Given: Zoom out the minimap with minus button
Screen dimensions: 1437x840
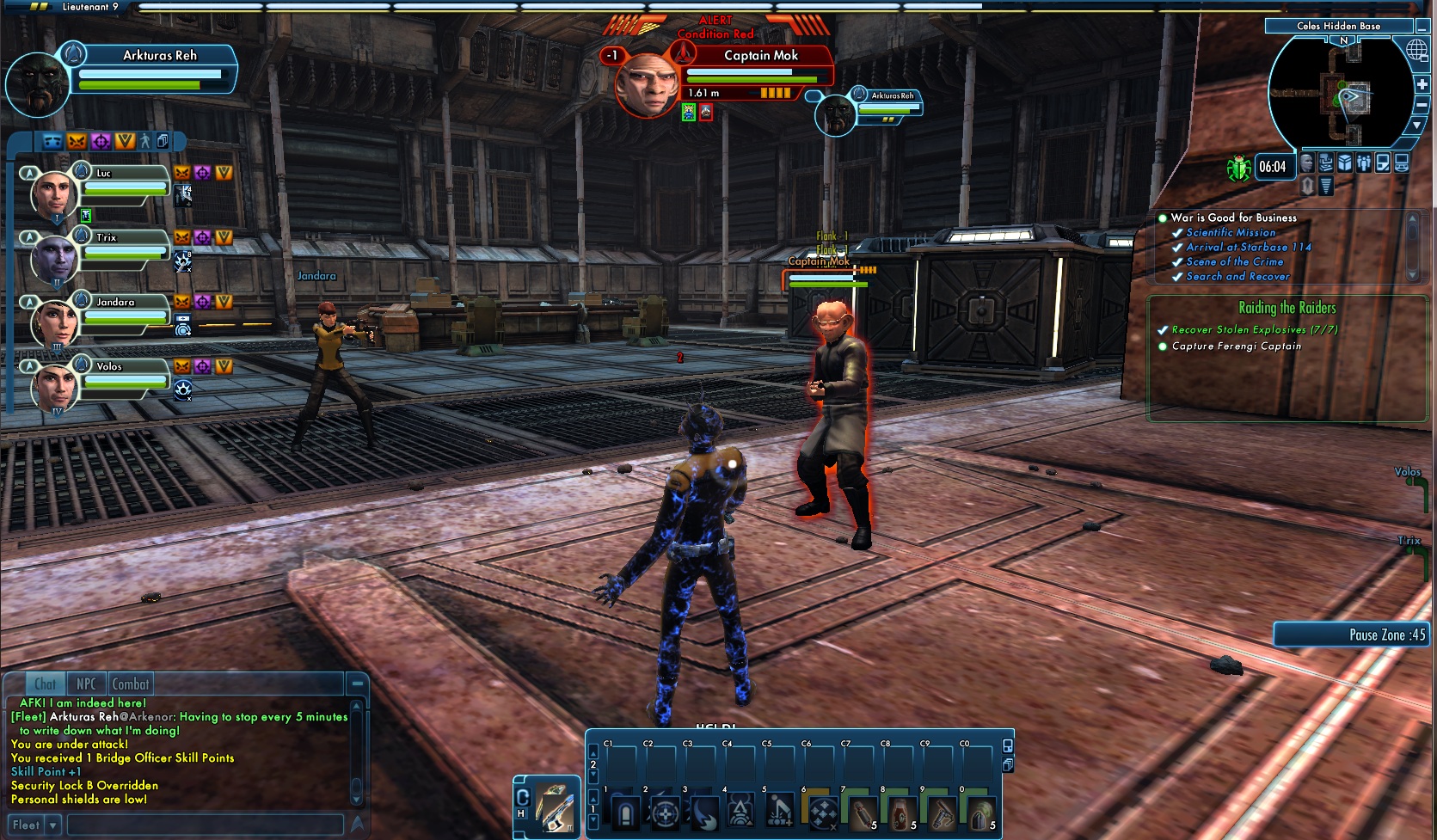Looking at the screenshot, I should pos(1422,104).
